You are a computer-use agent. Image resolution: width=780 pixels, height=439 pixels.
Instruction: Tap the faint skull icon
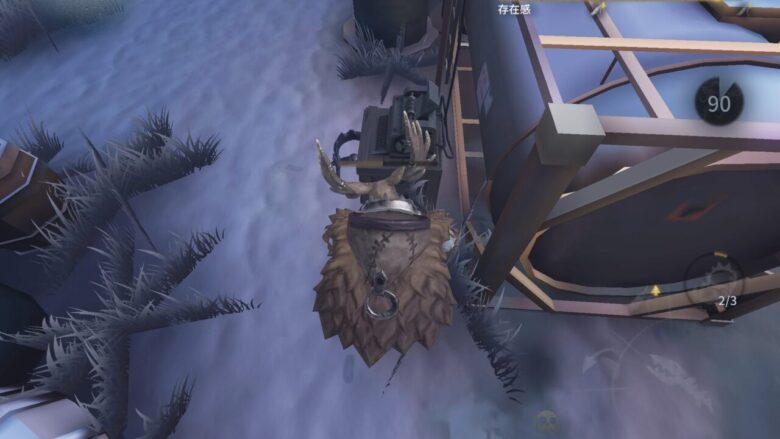click(x=546, y=421)
